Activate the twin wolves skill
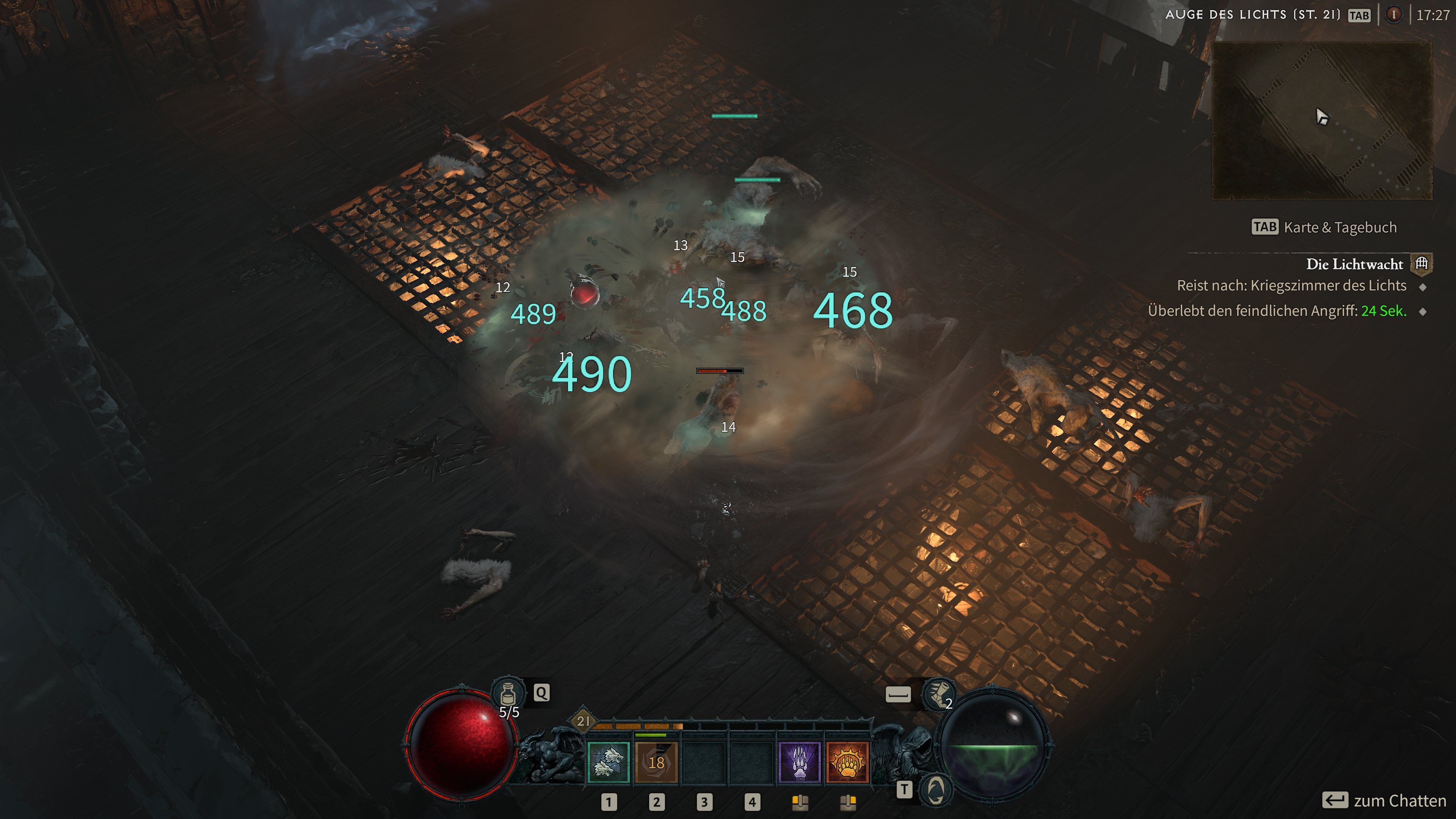1456x819 pixels. (608, 762)
